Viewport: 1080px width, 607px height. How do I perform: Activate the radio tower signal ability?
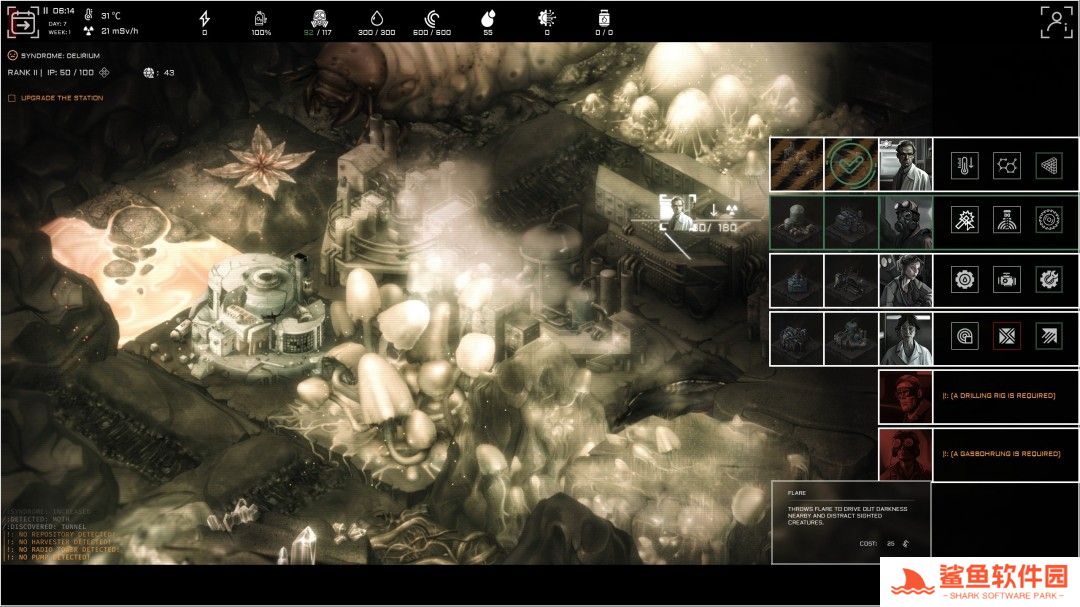tap(1006, 222)
